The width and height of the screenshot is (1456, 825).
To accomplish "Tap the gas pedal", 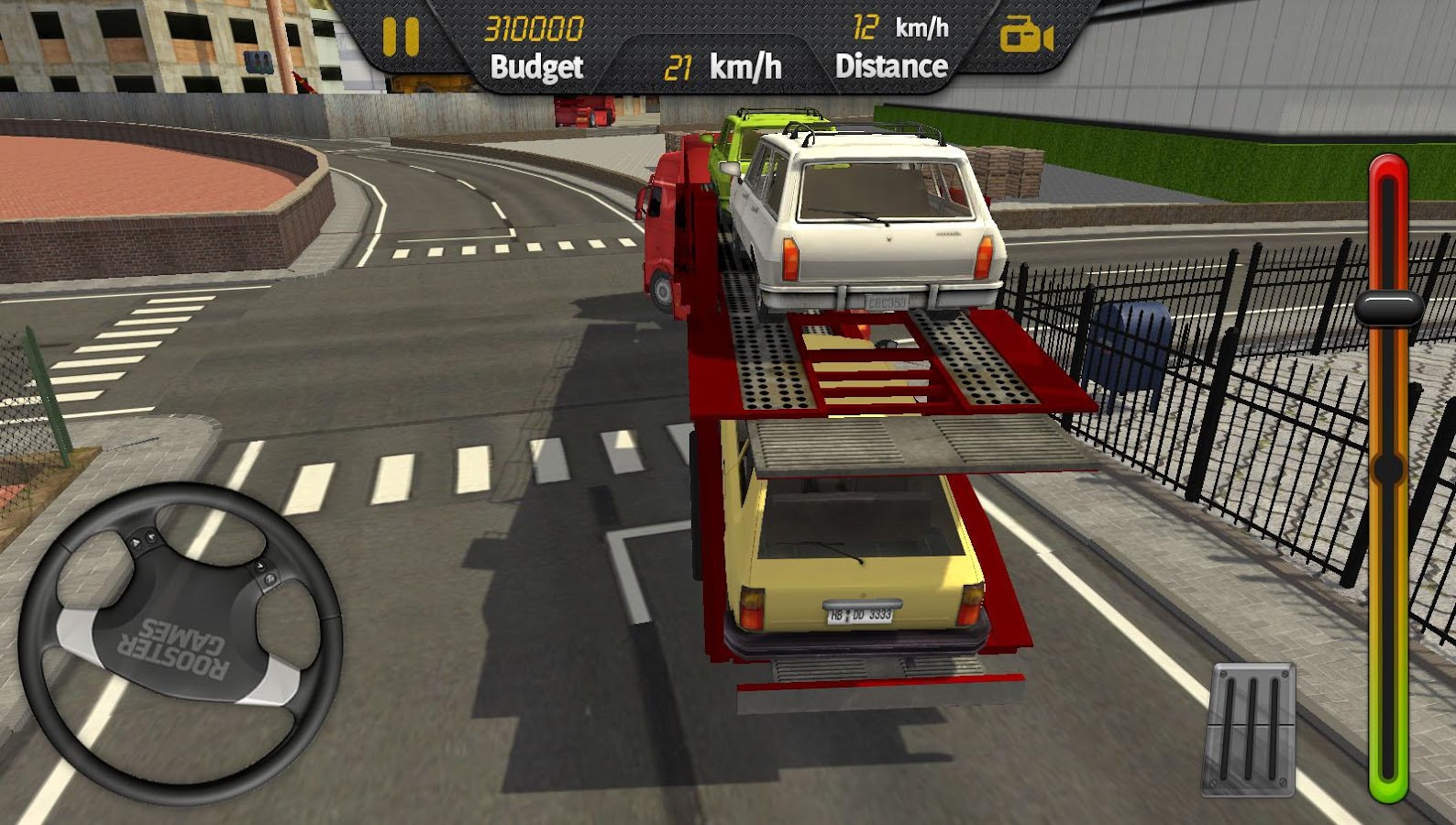I will click(1249, 728).
